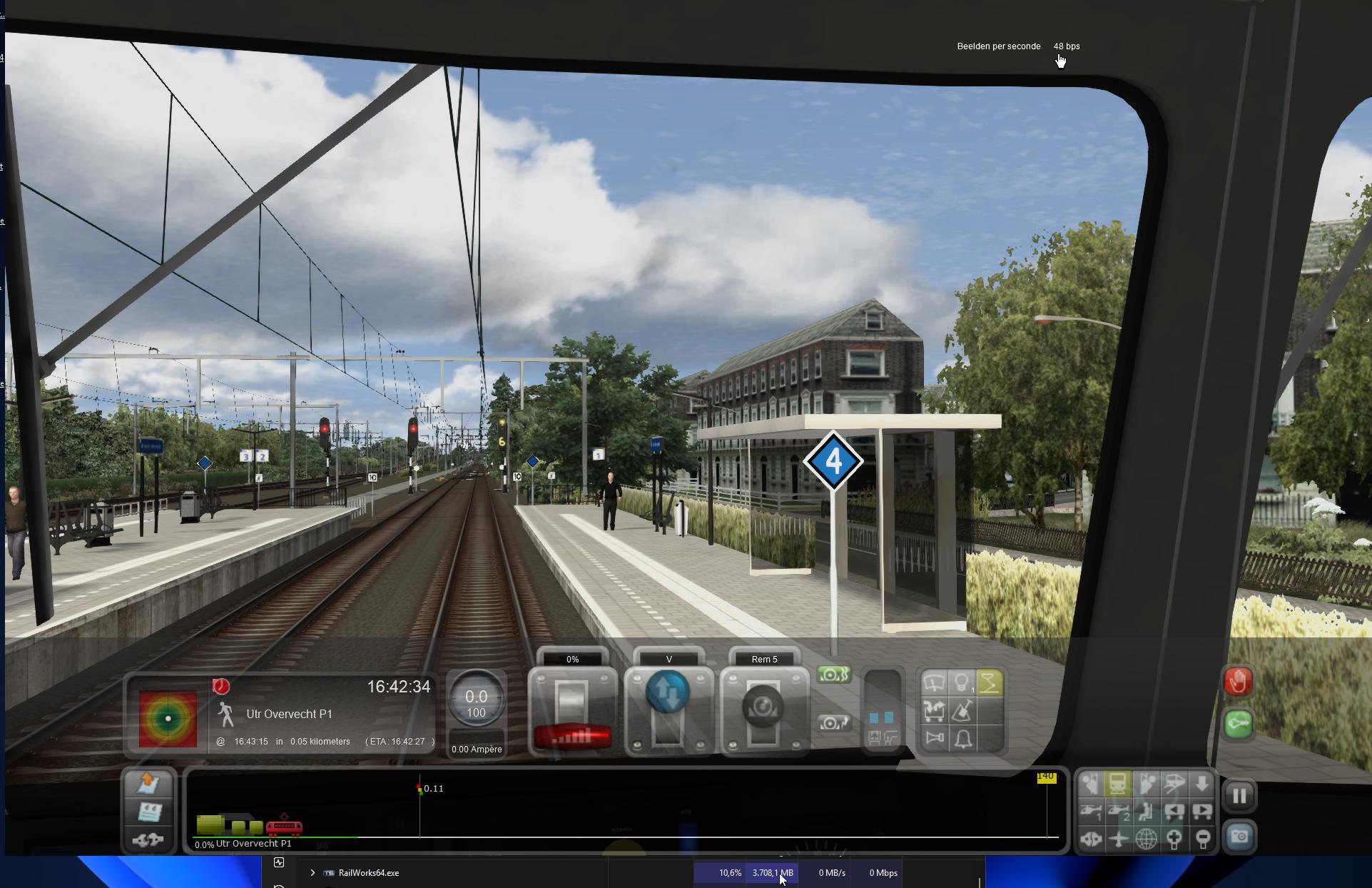Switch to the passenger seat view
The width and height of the screenshot is (1372, 888).
pyautogui.click(x=1146, y=812)
